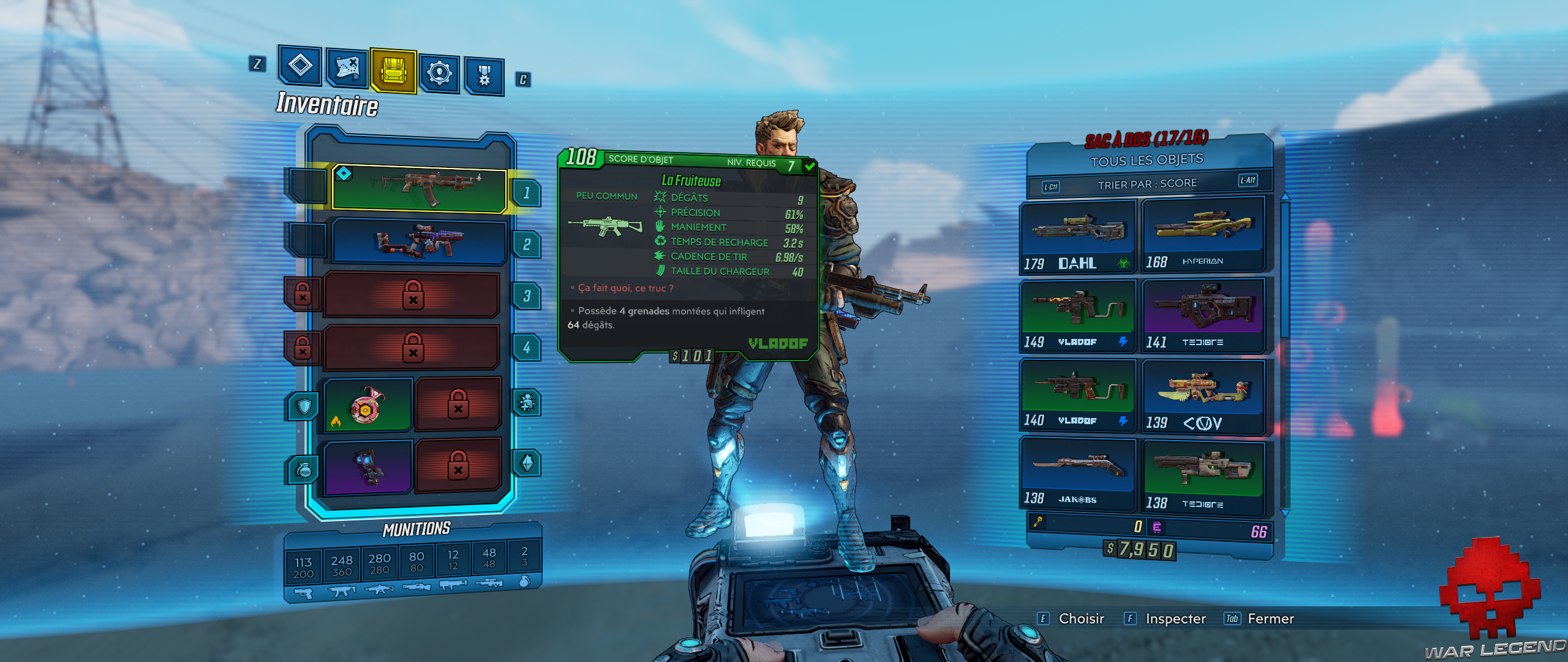
Task: Switch to the yellow backpack inventory tab
Action: click(393, 70)
